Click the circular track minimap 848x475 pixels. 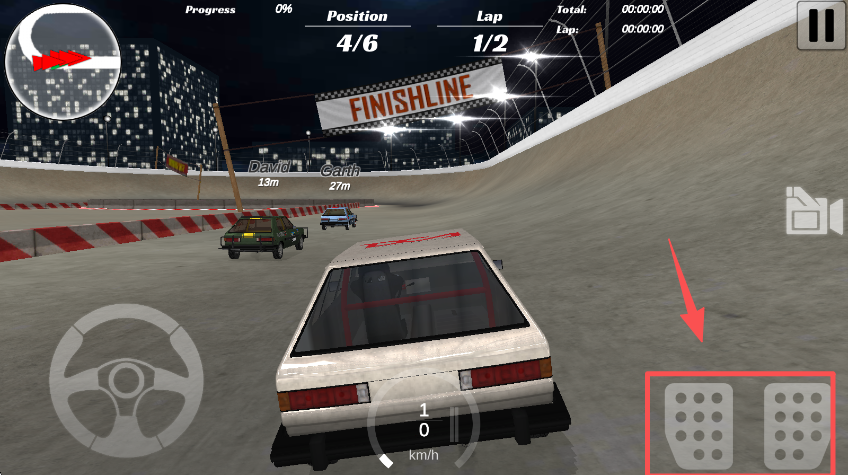(x=63, y=61)
